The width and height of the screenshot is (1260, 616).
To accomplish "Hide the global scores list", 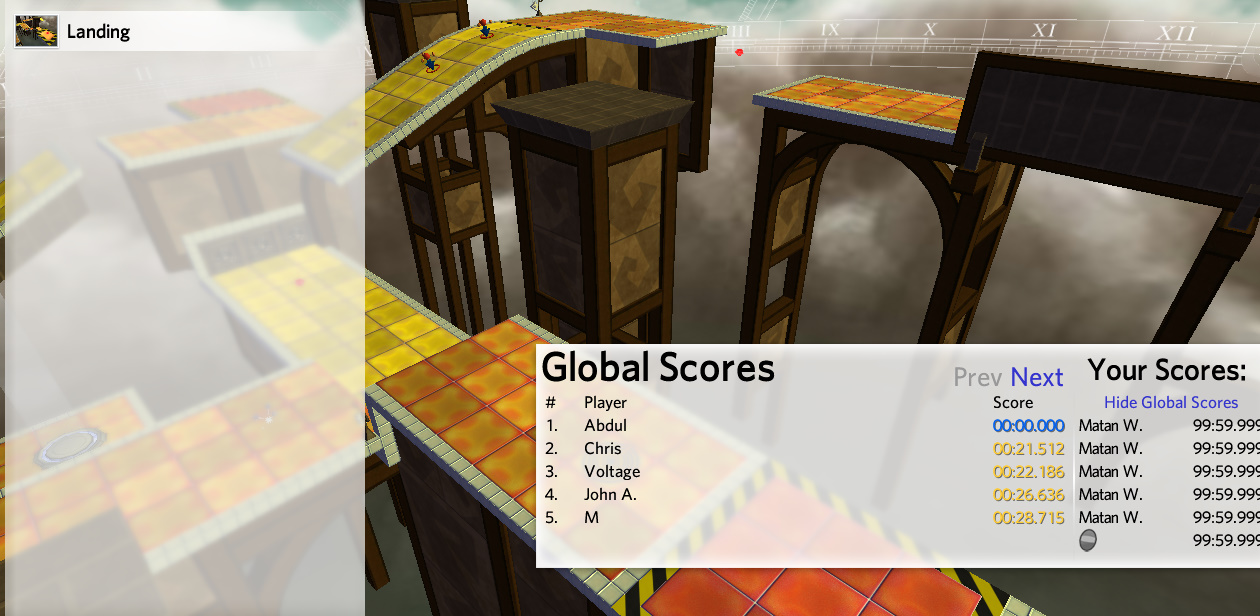I will pos(1170,402).
